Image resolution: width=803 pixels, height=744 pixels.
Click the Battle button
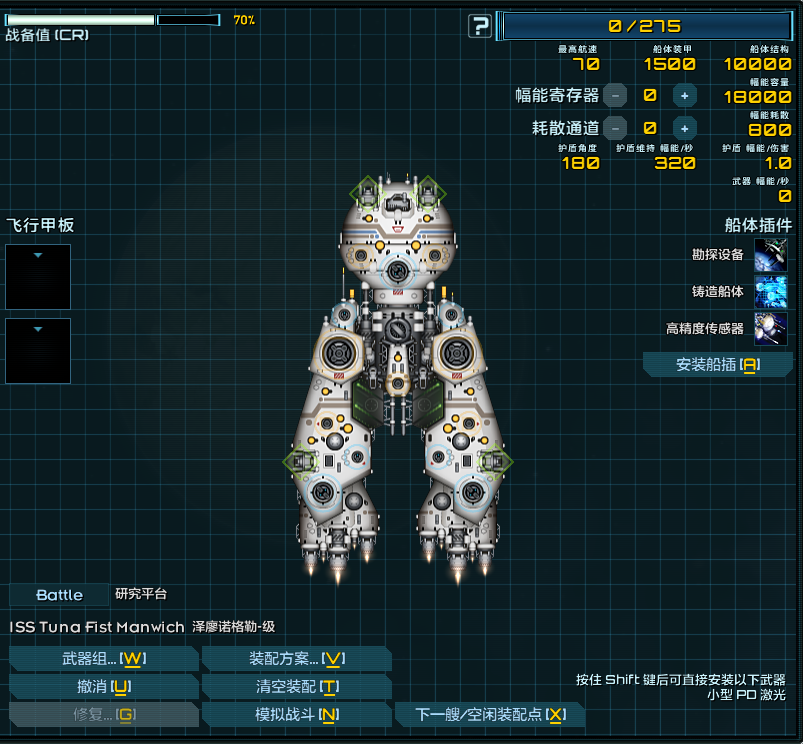59,595
